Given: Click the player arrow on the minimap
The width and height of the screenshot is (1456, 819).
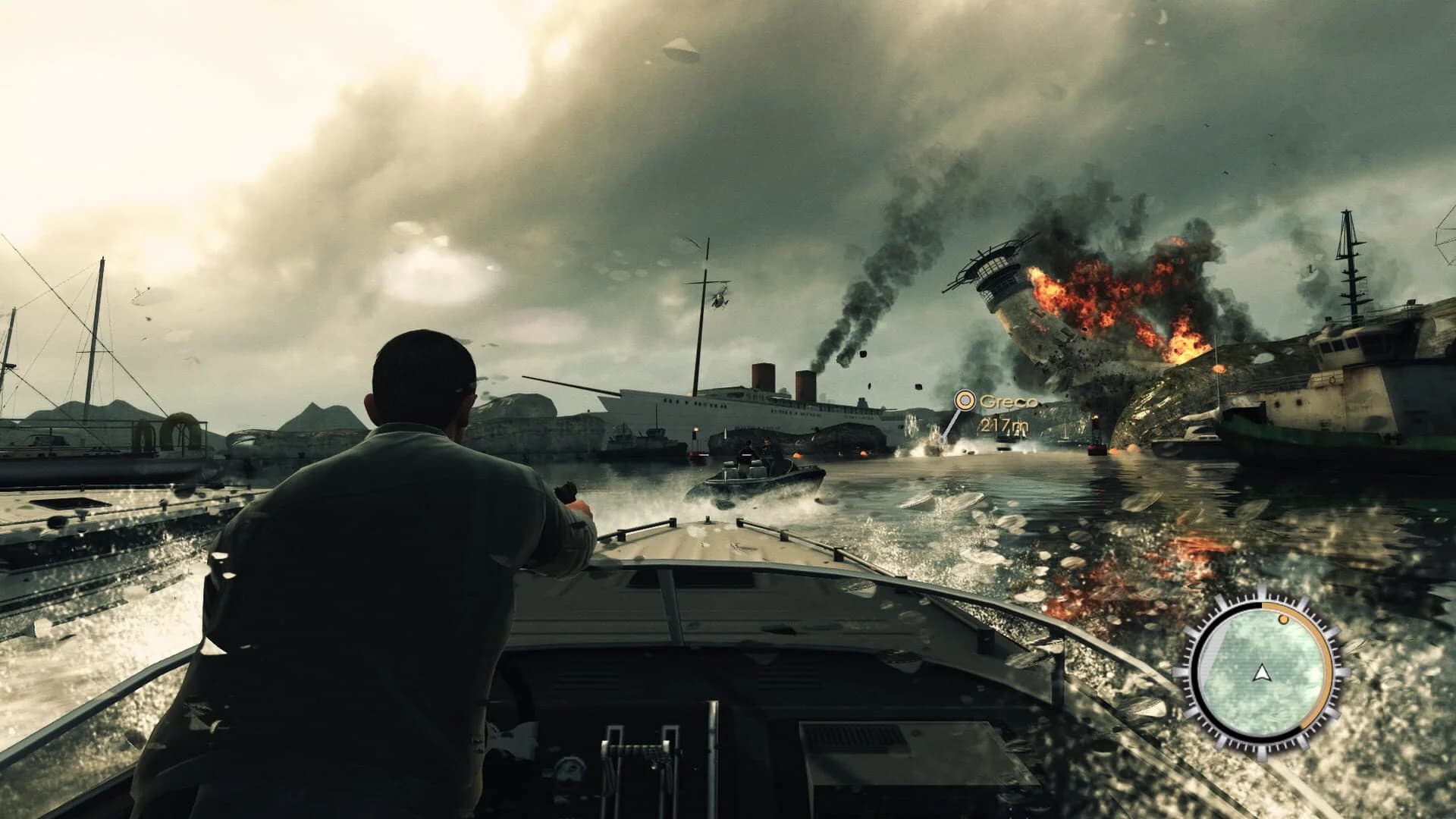Looking at the screenshot, I should (1262, 673).
